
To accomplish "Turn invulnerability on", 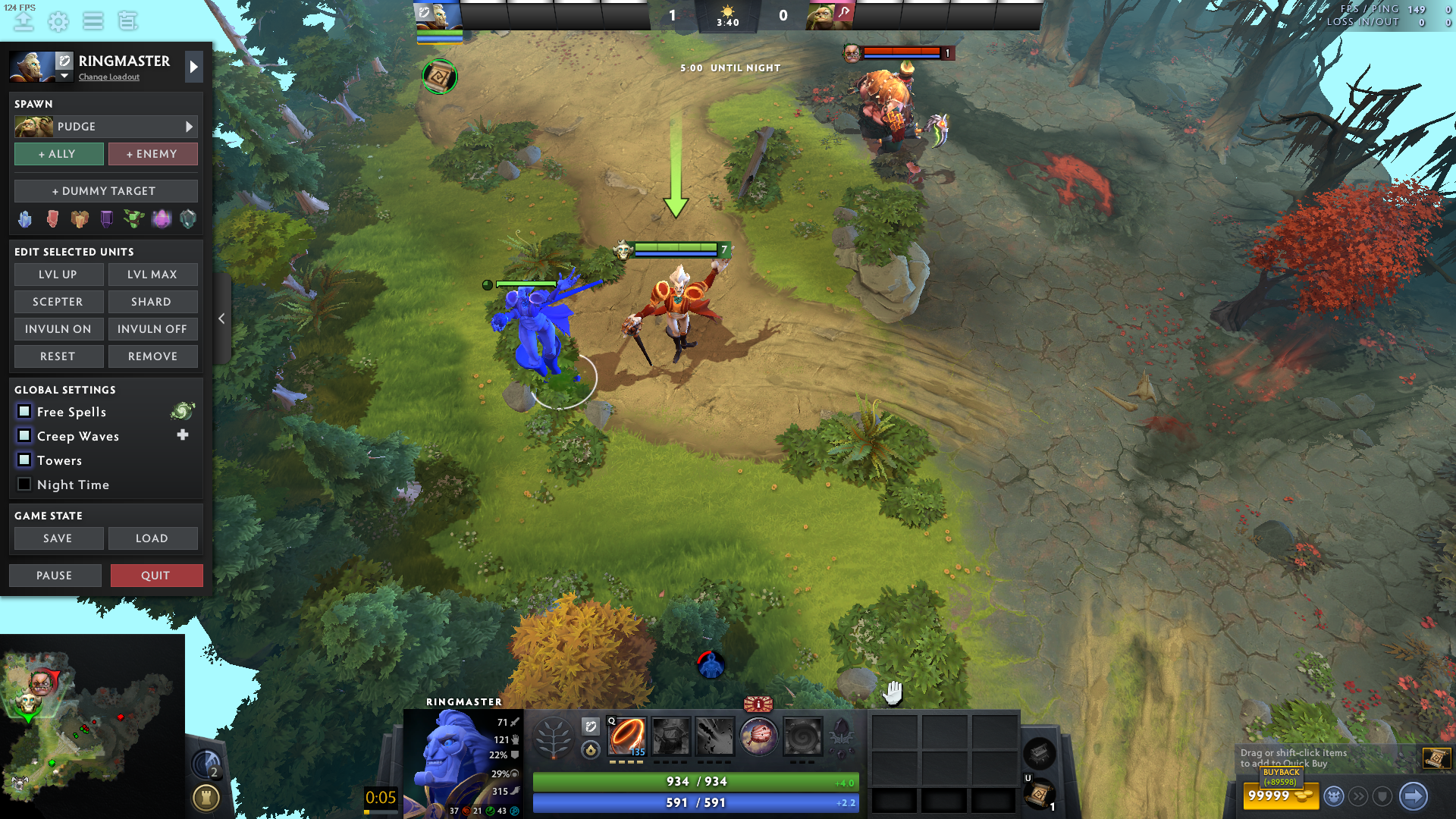I will [58, 329].
